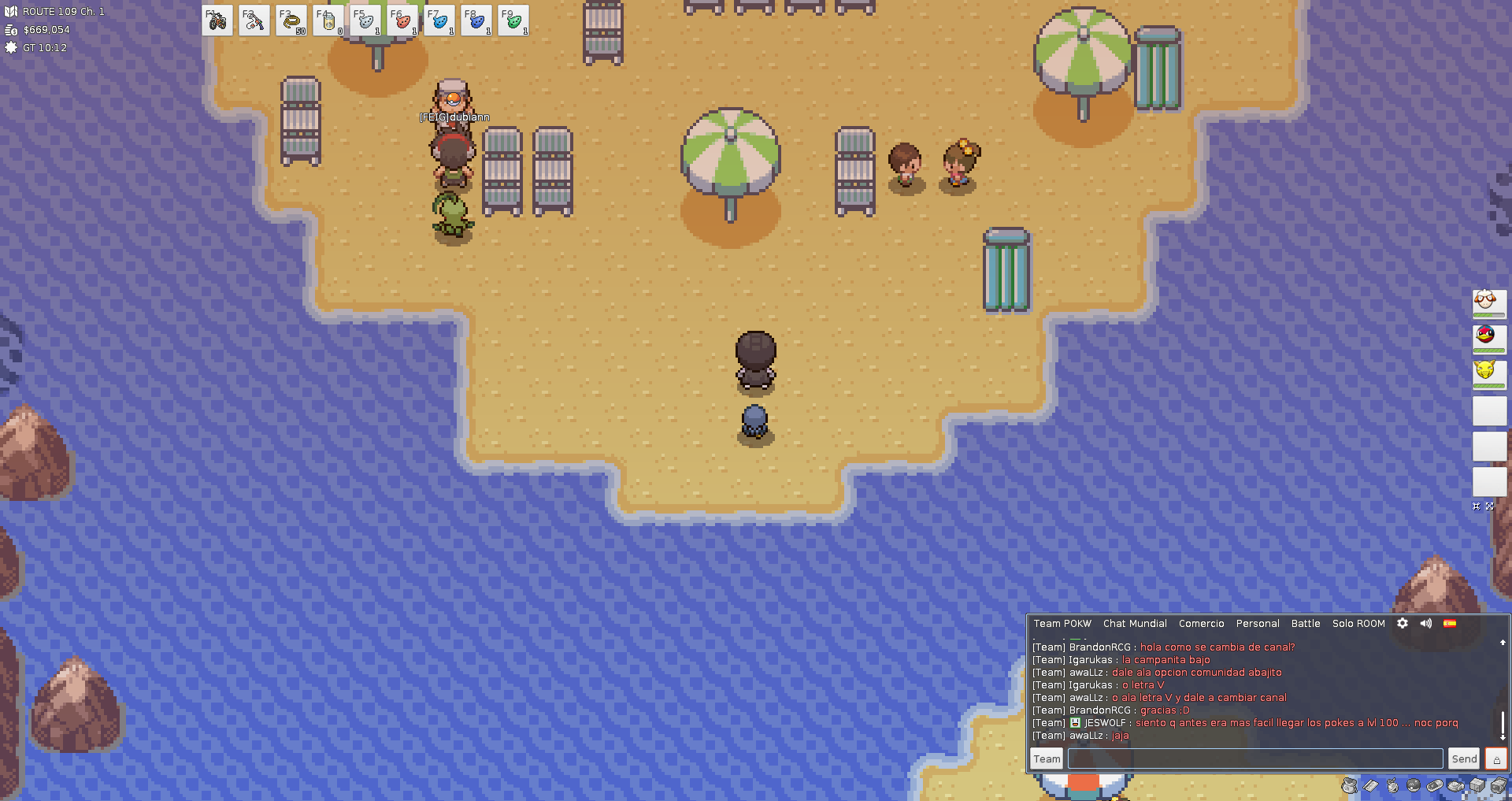This screenshot has width=1512, height=801.
Task: Select the Solo ROOM tab
Action: pyautogui.click(x=1358, y=623)
